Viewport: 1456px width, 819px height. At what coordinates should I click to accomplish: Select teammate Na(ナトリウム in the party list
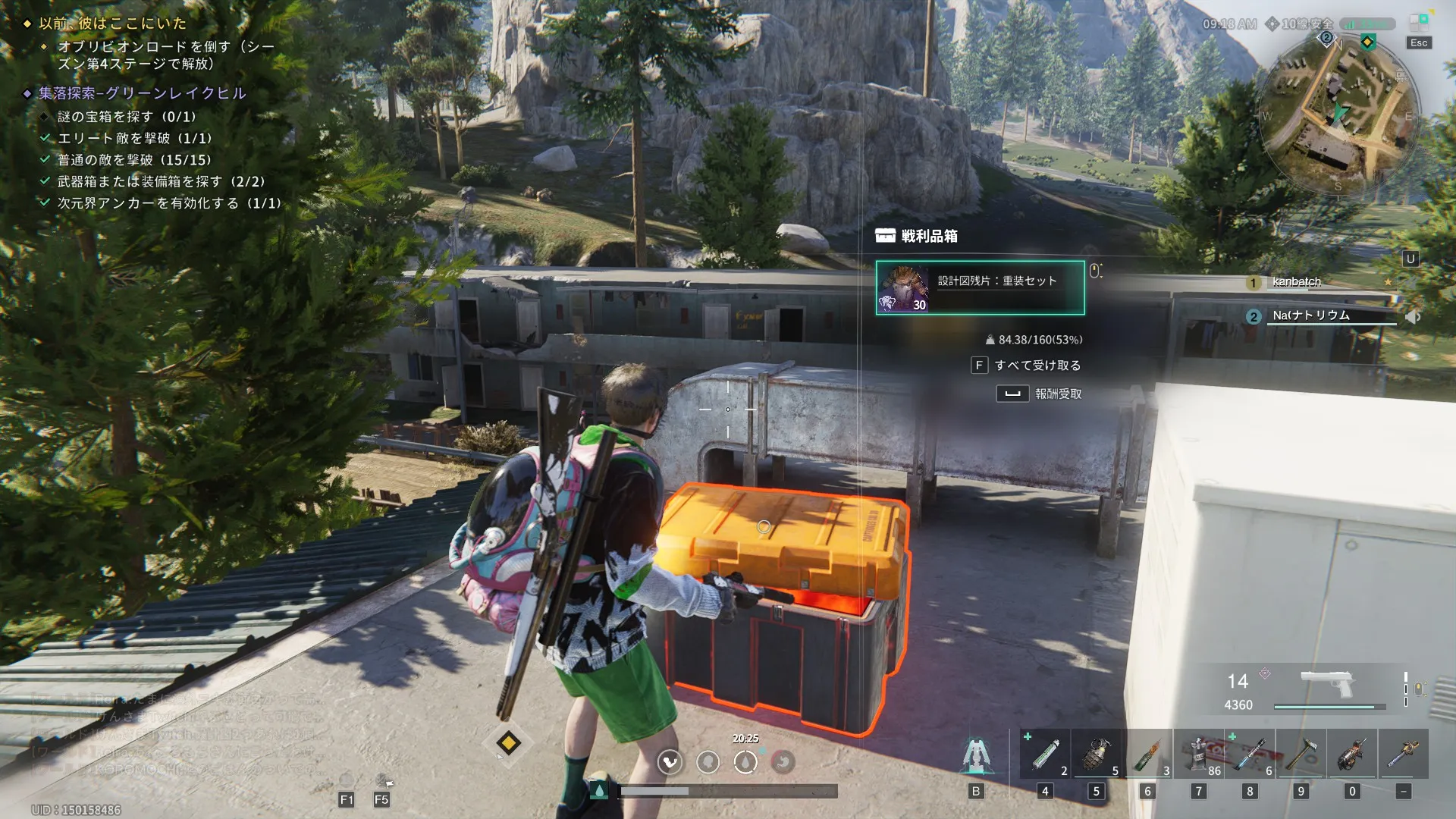click(x=1310, y=315)
